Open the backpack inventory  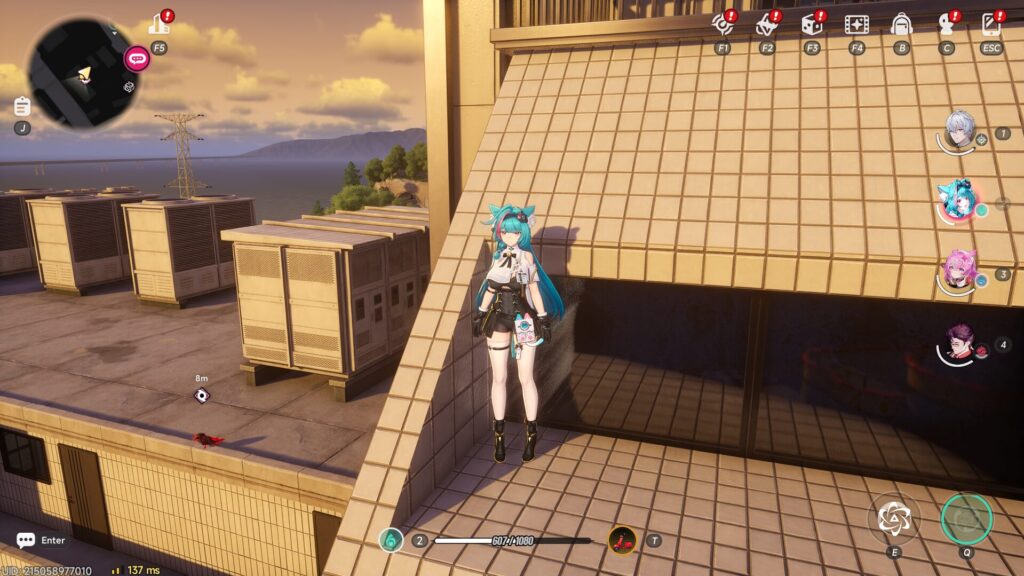pos(901,24)
